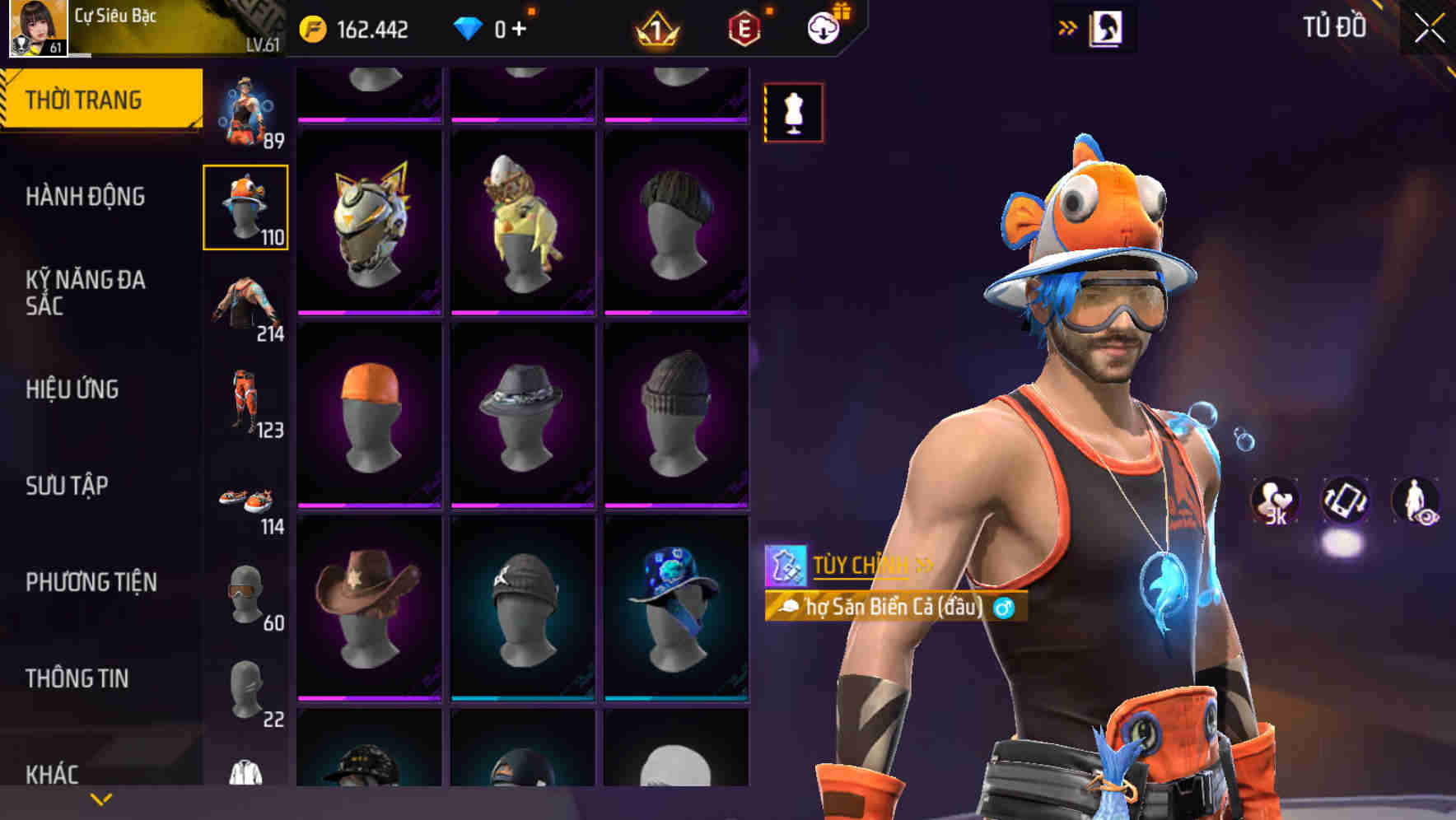Open the character preview eye icon
The height and width of the screenshot is (820, 1456).
[1415, 501]
